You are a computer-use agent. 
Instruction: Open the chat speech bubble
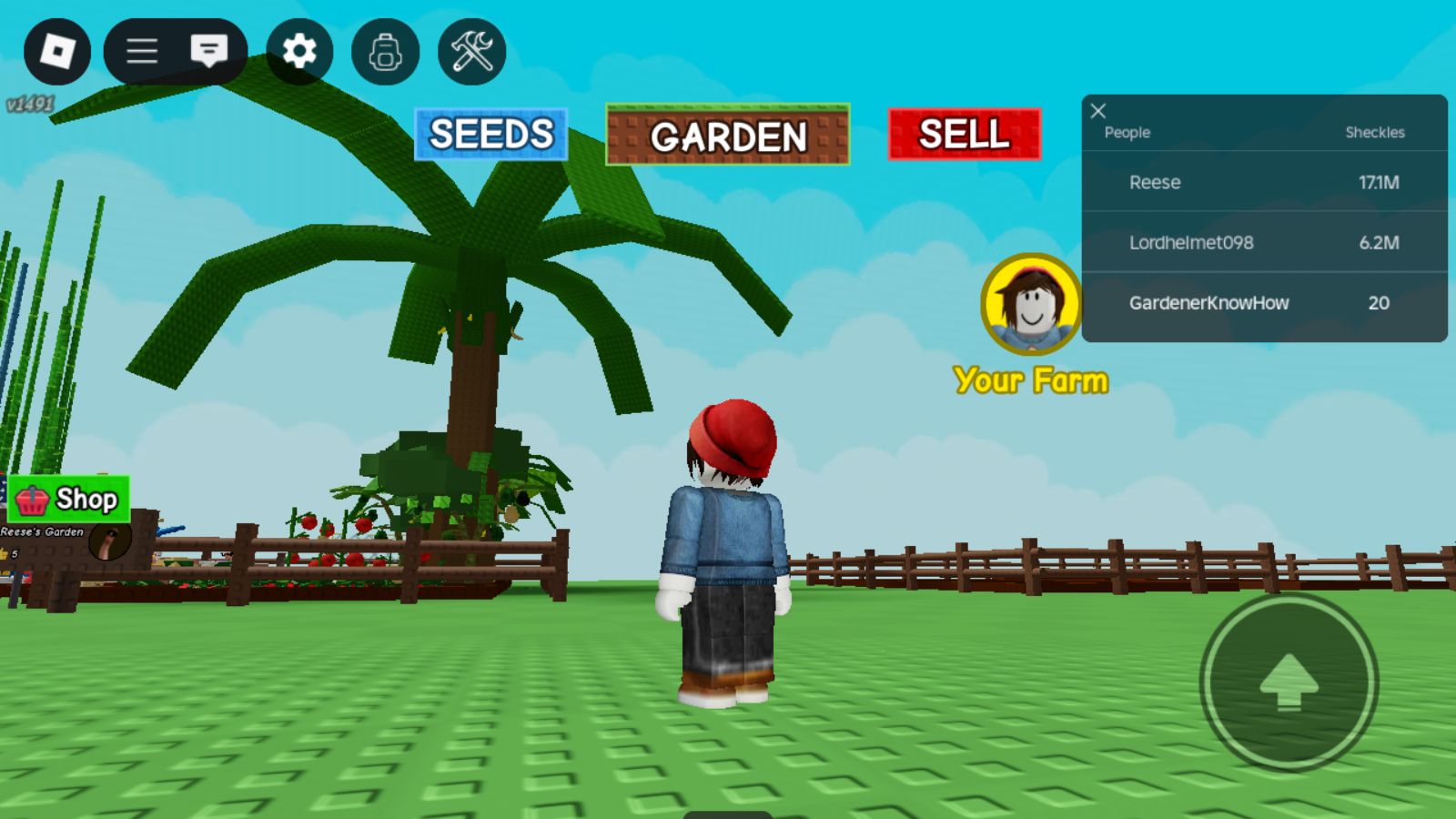[209, 52]
